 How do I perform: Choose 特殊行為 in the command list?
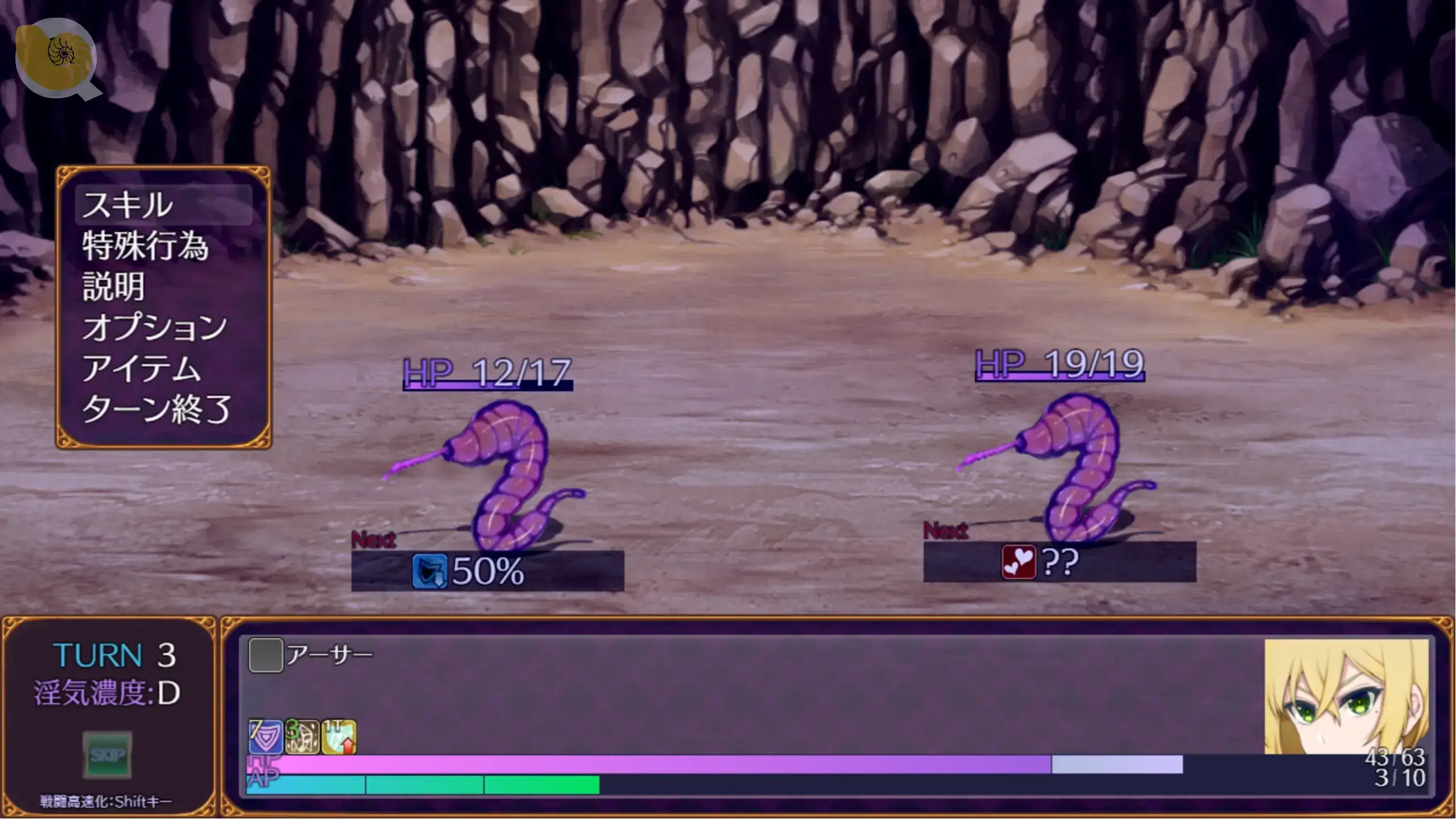click(x=145, y=246)
